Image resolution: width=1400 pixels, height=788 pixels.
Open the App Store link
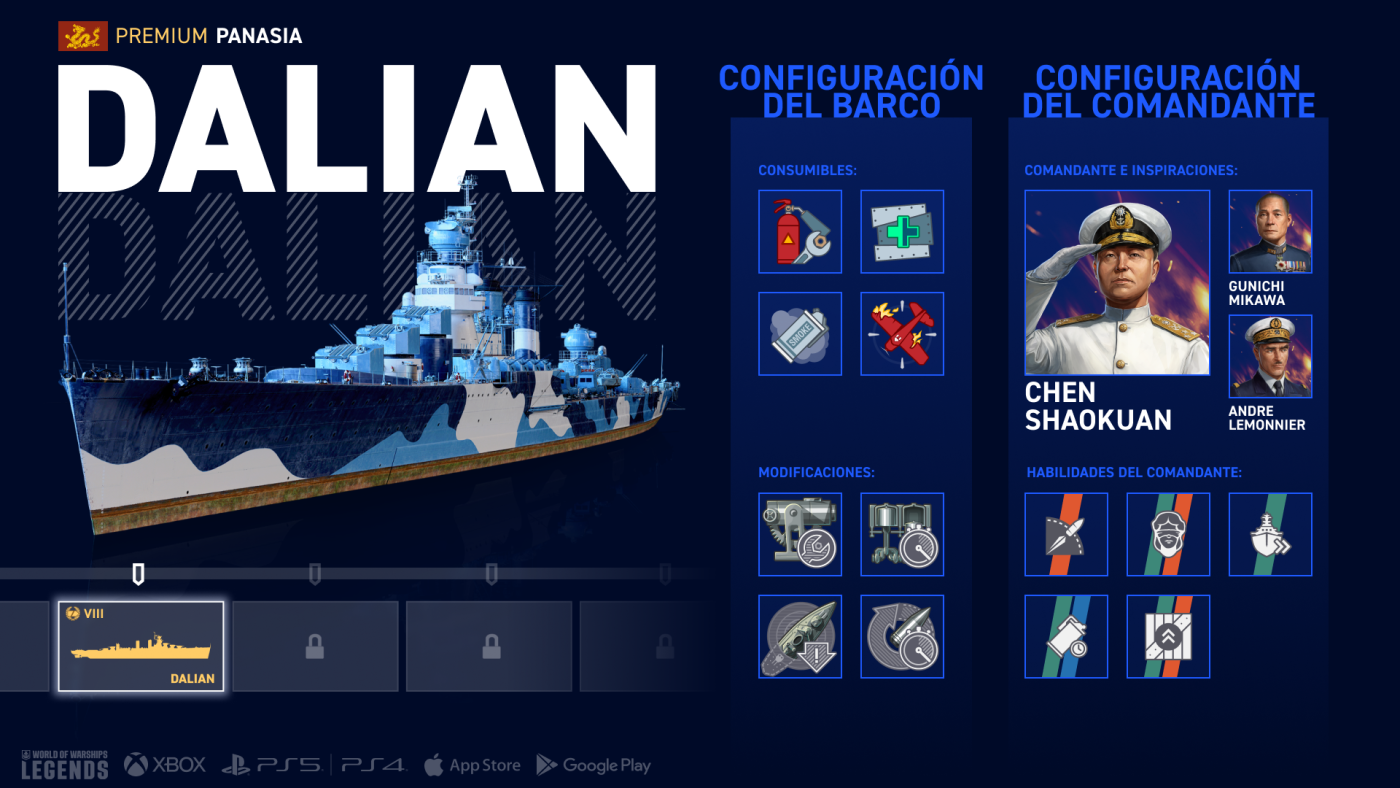pos(472,765)
